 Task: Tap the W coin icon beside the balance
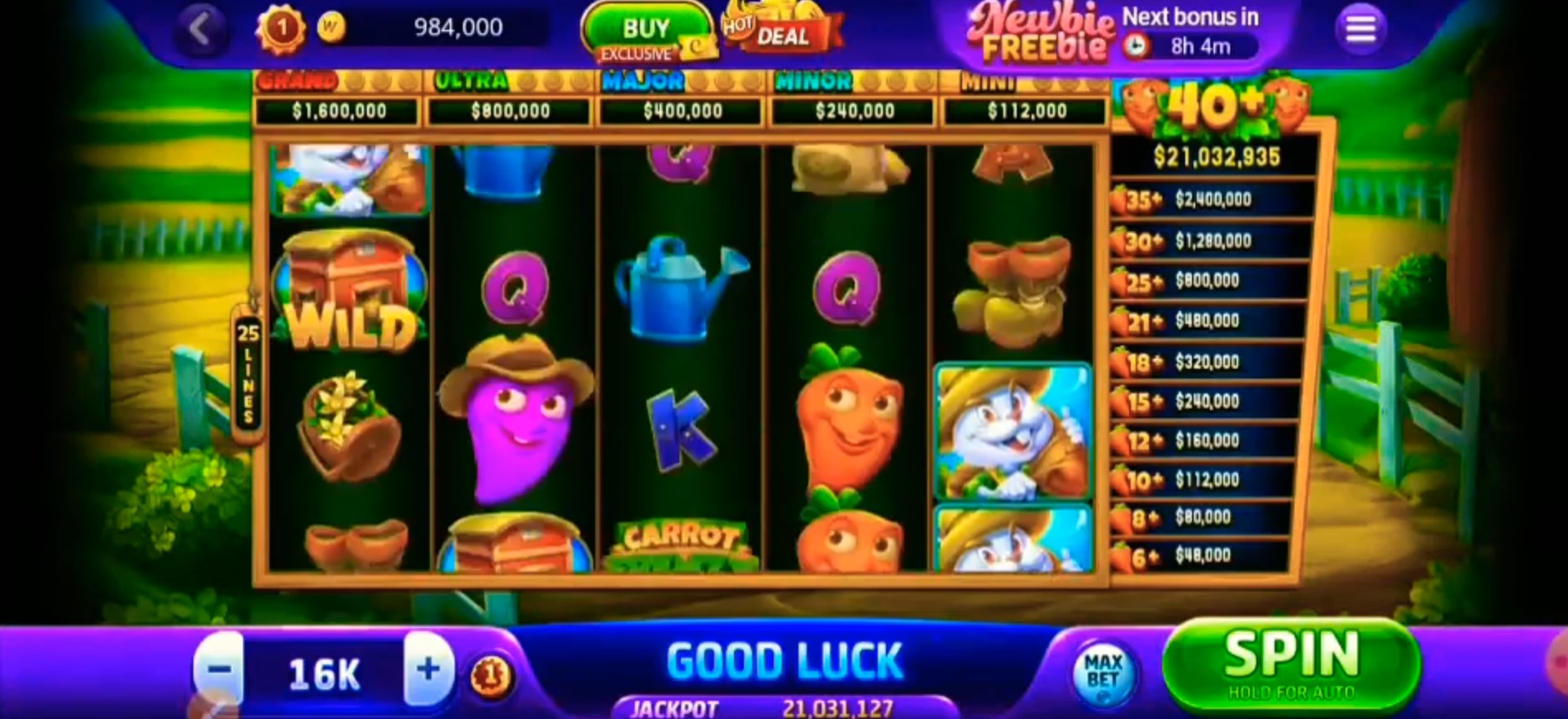point(331,26)
